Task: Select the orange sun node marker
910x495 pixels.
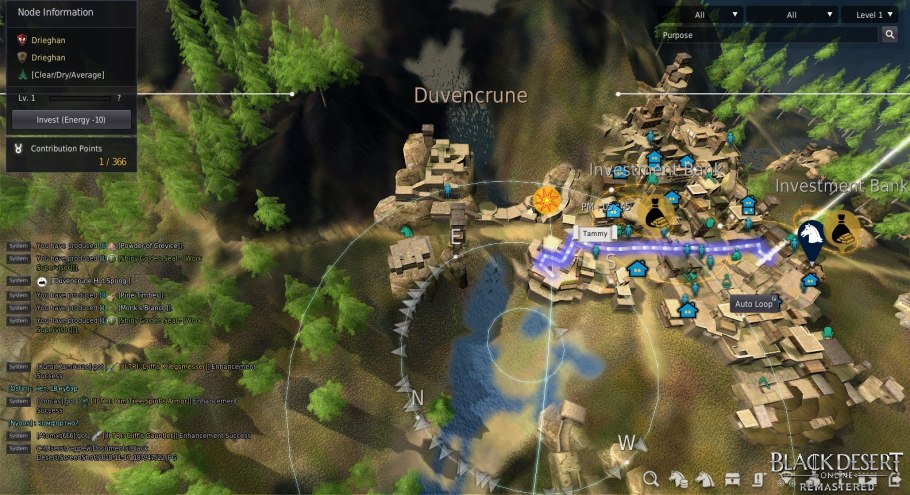Action: click(546, 199)
